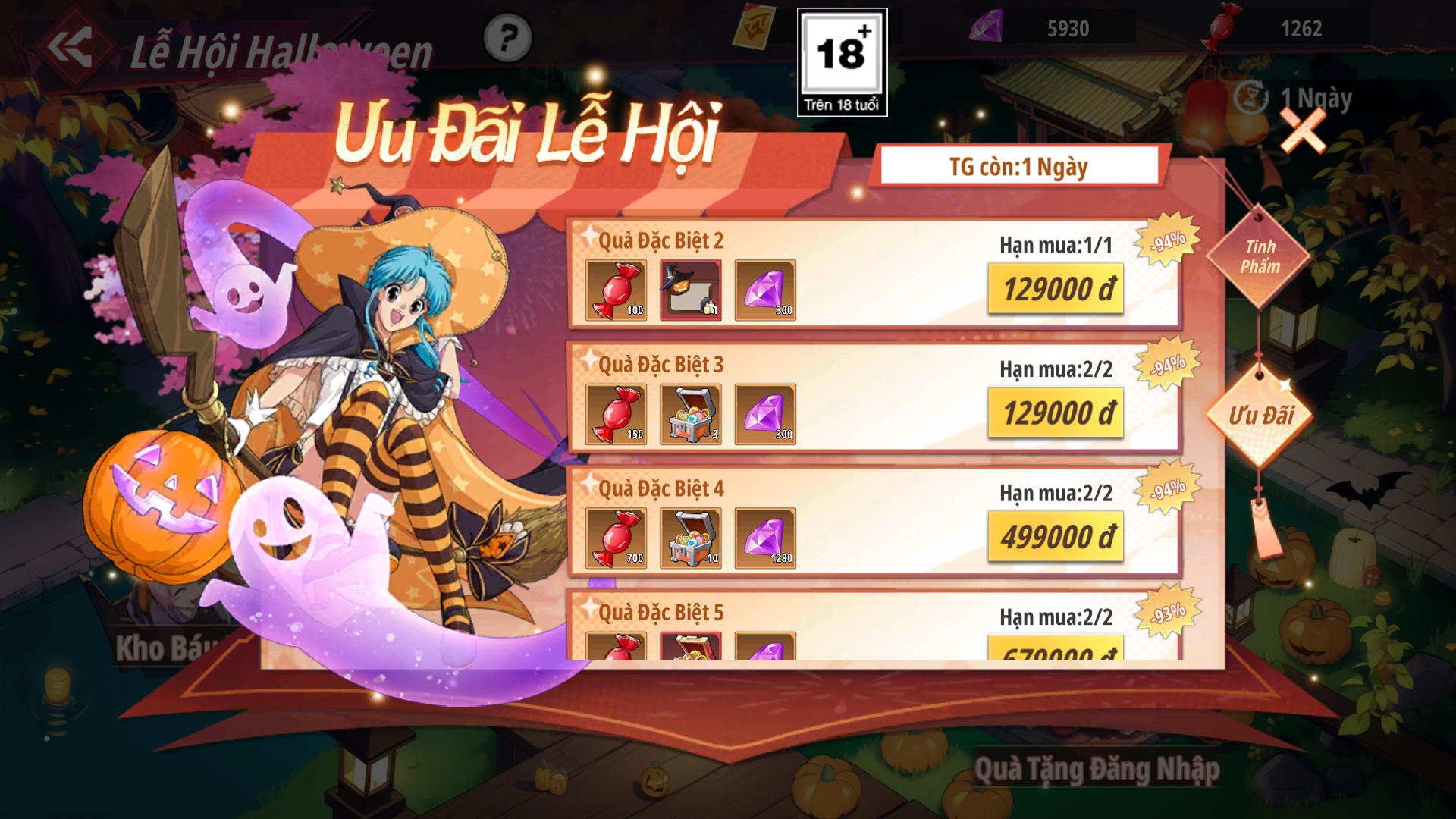Screen dimensions: 1456x819
Task: Inspect the 300 purple gems in Quà Đặc Biệt 2
Action: (x=764, y=290)
